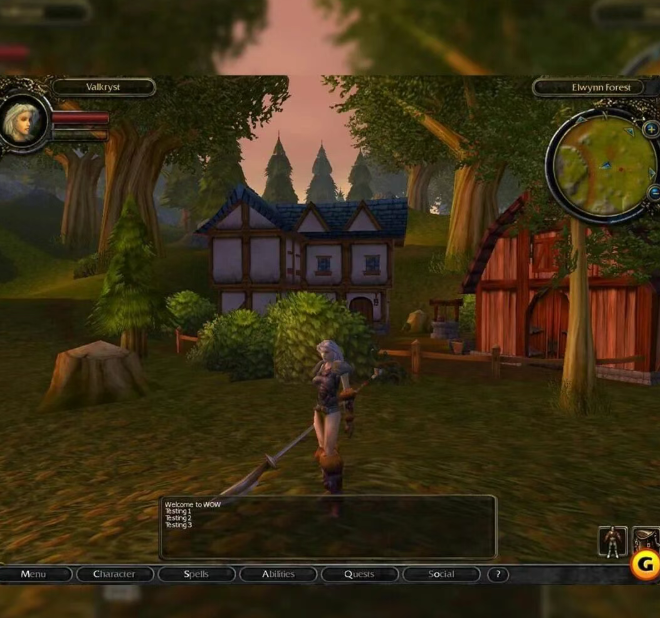Screen dimensions: 660x618
Task: Open the Abilities panel
Action: click(x=278, y=574)
